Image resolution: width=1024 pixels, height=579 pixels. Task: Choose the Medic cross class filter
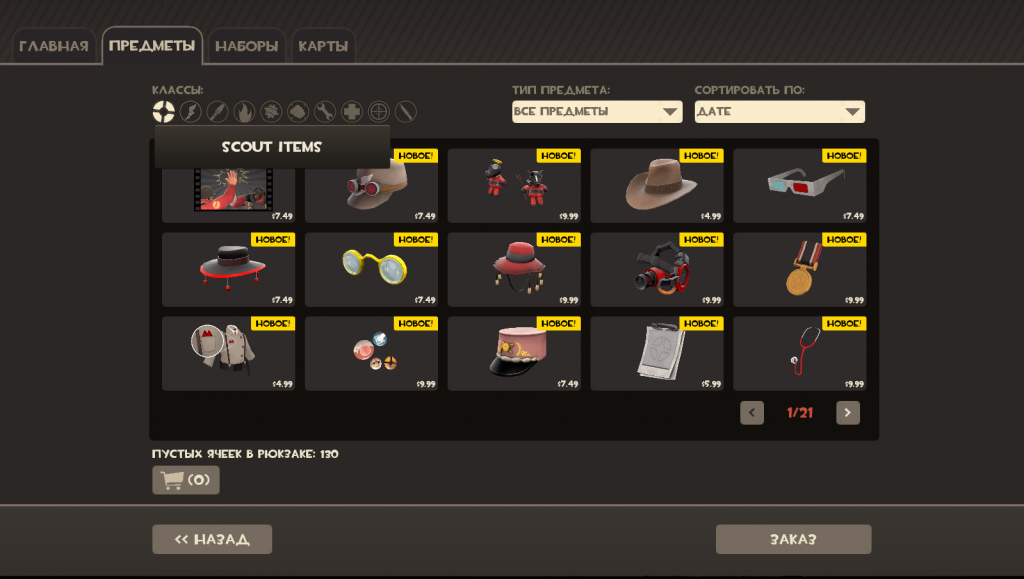pyautogui.click(x=352, y=112)
